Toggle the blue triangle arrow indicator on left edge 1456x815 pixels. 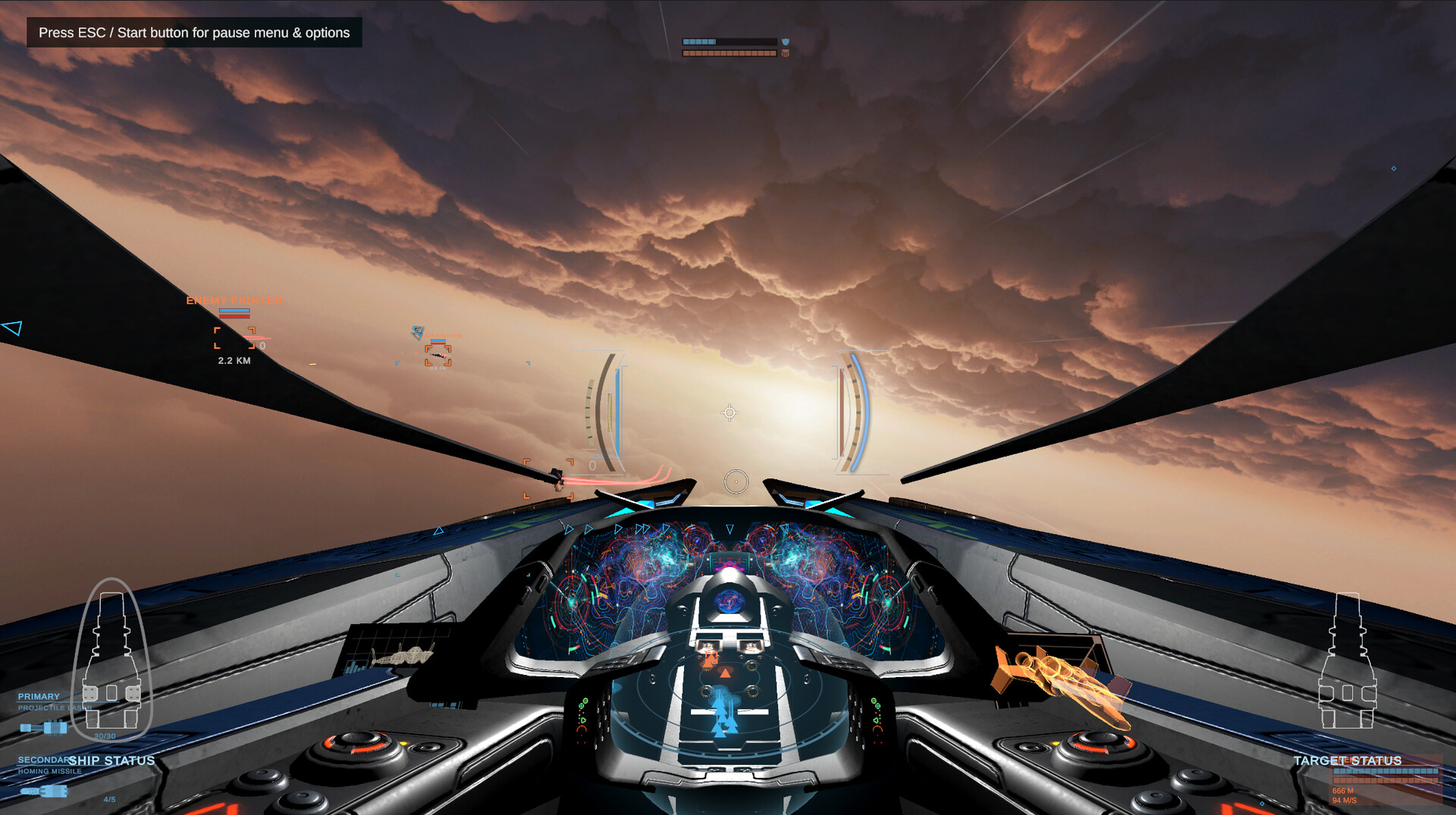pos(11,328)
